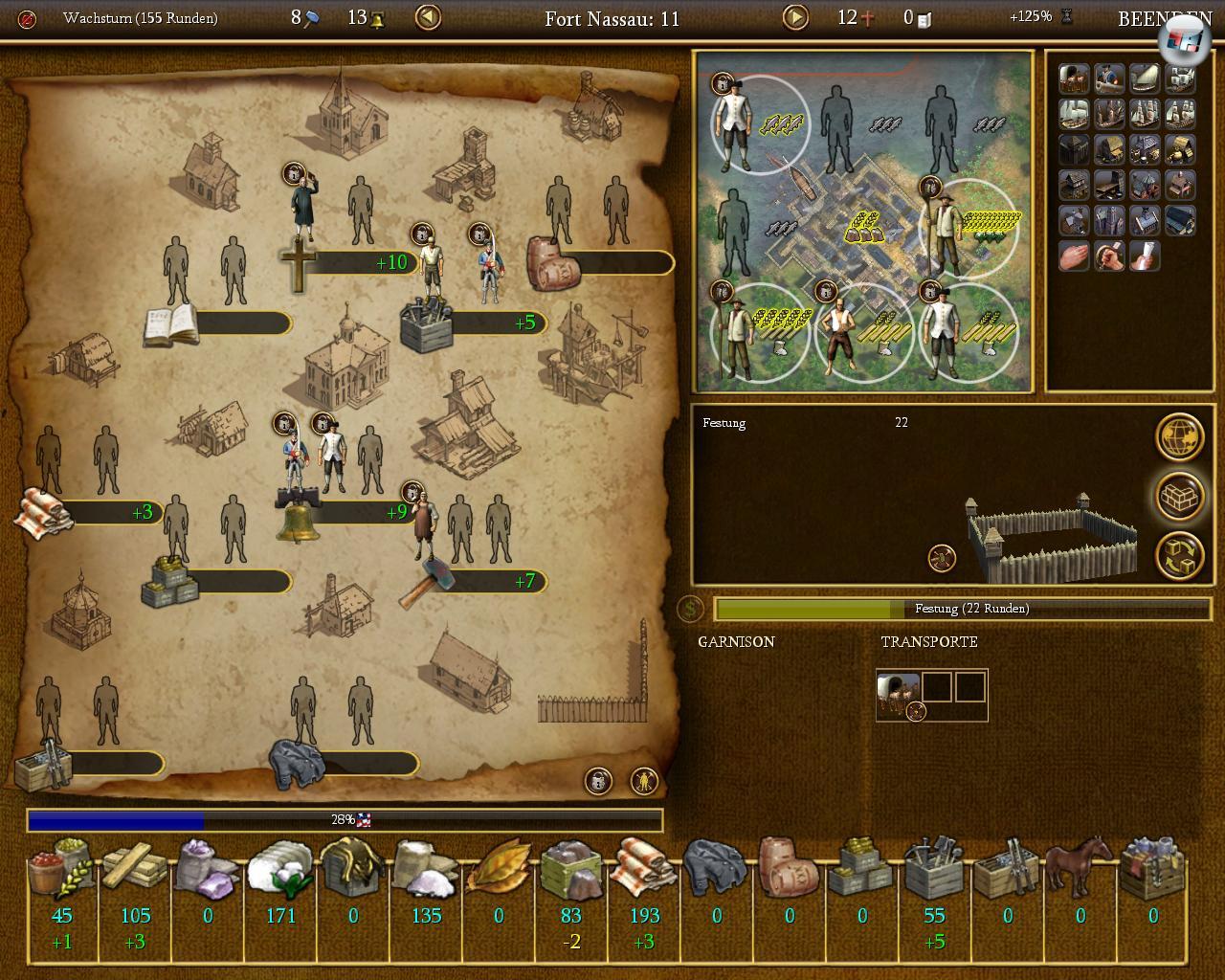Screen dimensions: 1225x980
Task: Click the globe button in the production panel
Action: [1179, 437]
